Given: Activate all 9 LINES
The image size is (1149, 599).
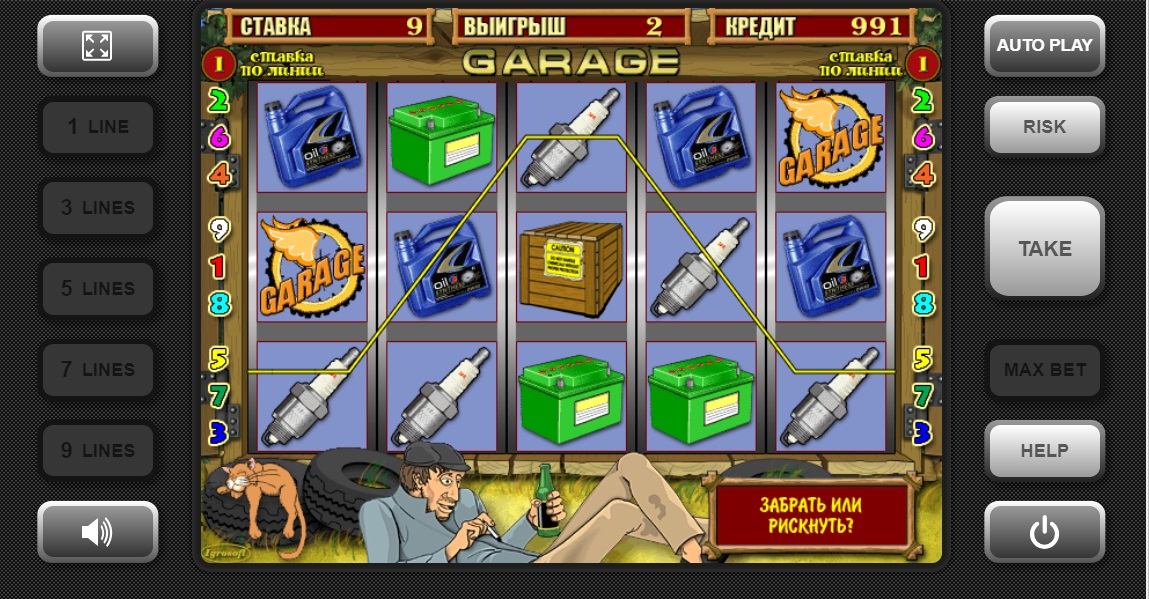Looking at the screenshot, I should tap(97, 451).
